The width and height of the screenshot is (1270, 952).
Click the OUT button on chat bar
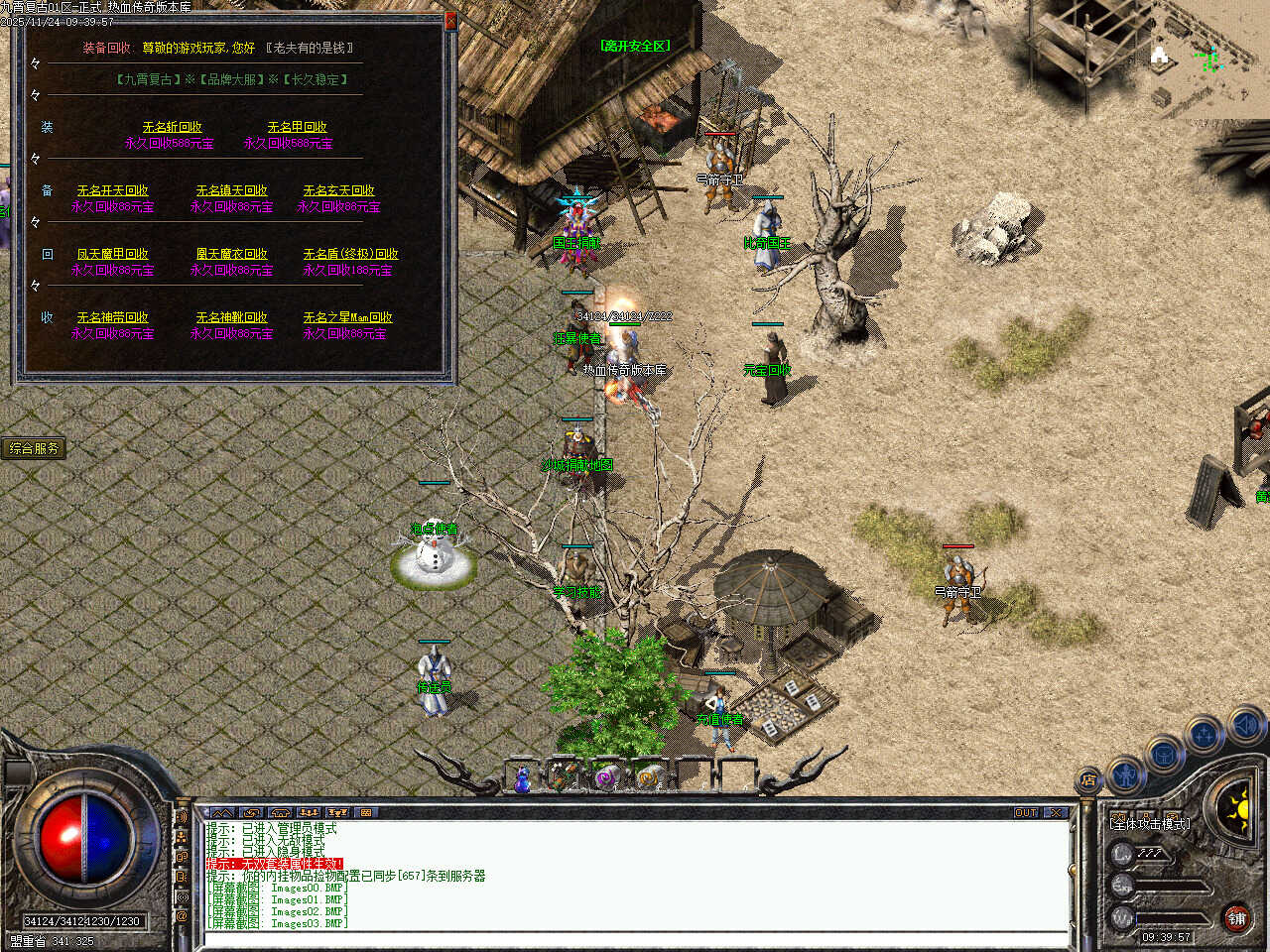click(x=1026, y=812)
